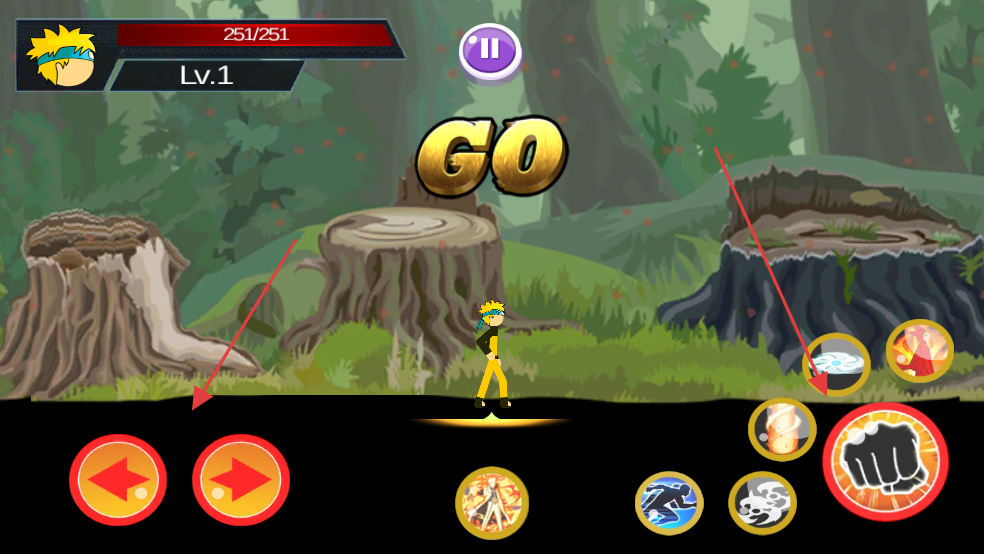The image size is (984, 554).
Task: Trigger the fiery pillar tornado skill
Action: tap(782, 429)
